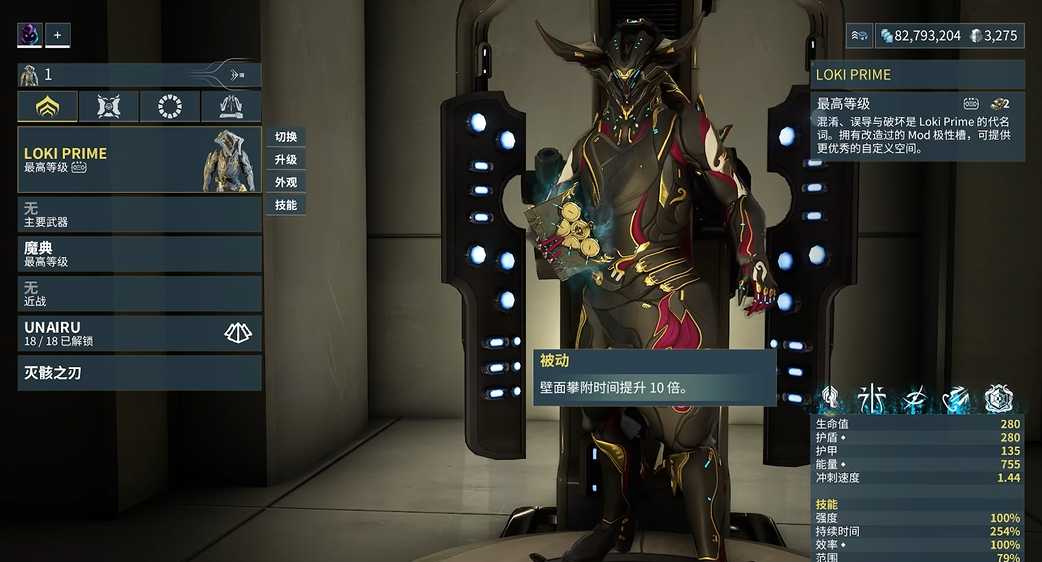
Task: Select Loki's passive ability icon
Action: [x=829, y=400]
